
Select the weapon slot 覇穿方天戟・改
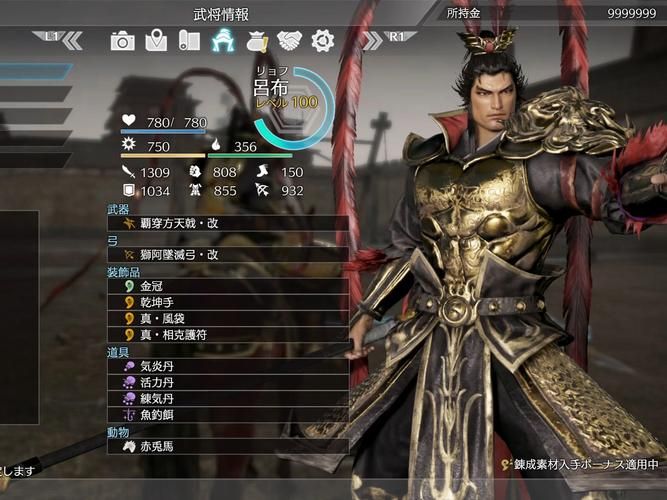[x=228, y=223]
